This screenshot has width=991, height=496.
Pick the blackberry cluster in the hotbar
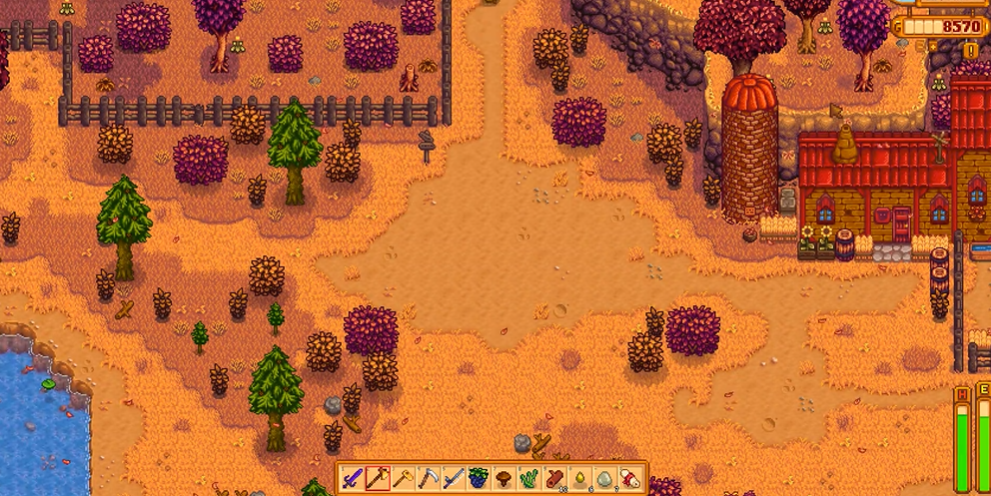tap(479, 478)
